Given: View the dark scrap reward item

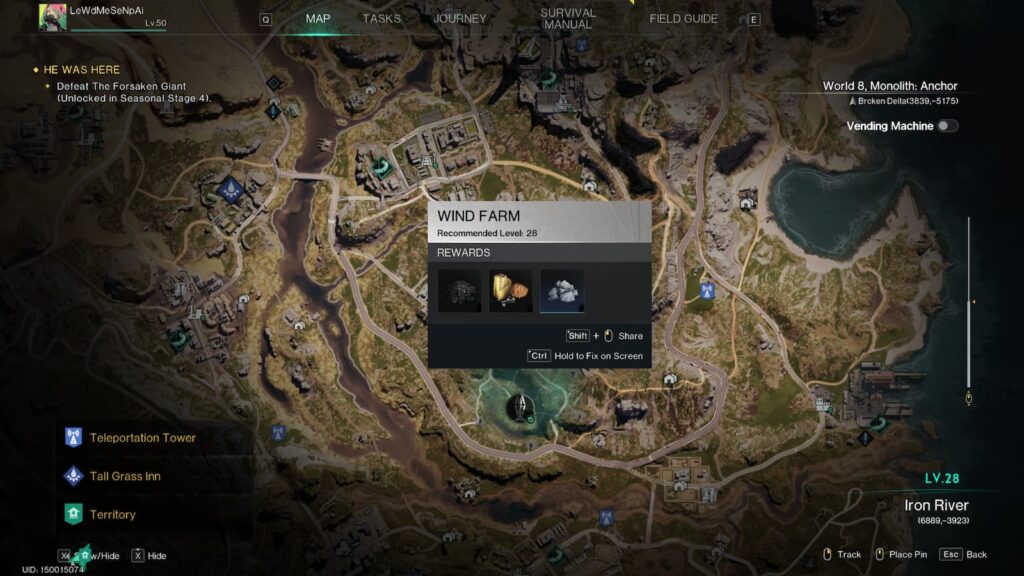Looking at the screenshot, I should click(460, 290).
